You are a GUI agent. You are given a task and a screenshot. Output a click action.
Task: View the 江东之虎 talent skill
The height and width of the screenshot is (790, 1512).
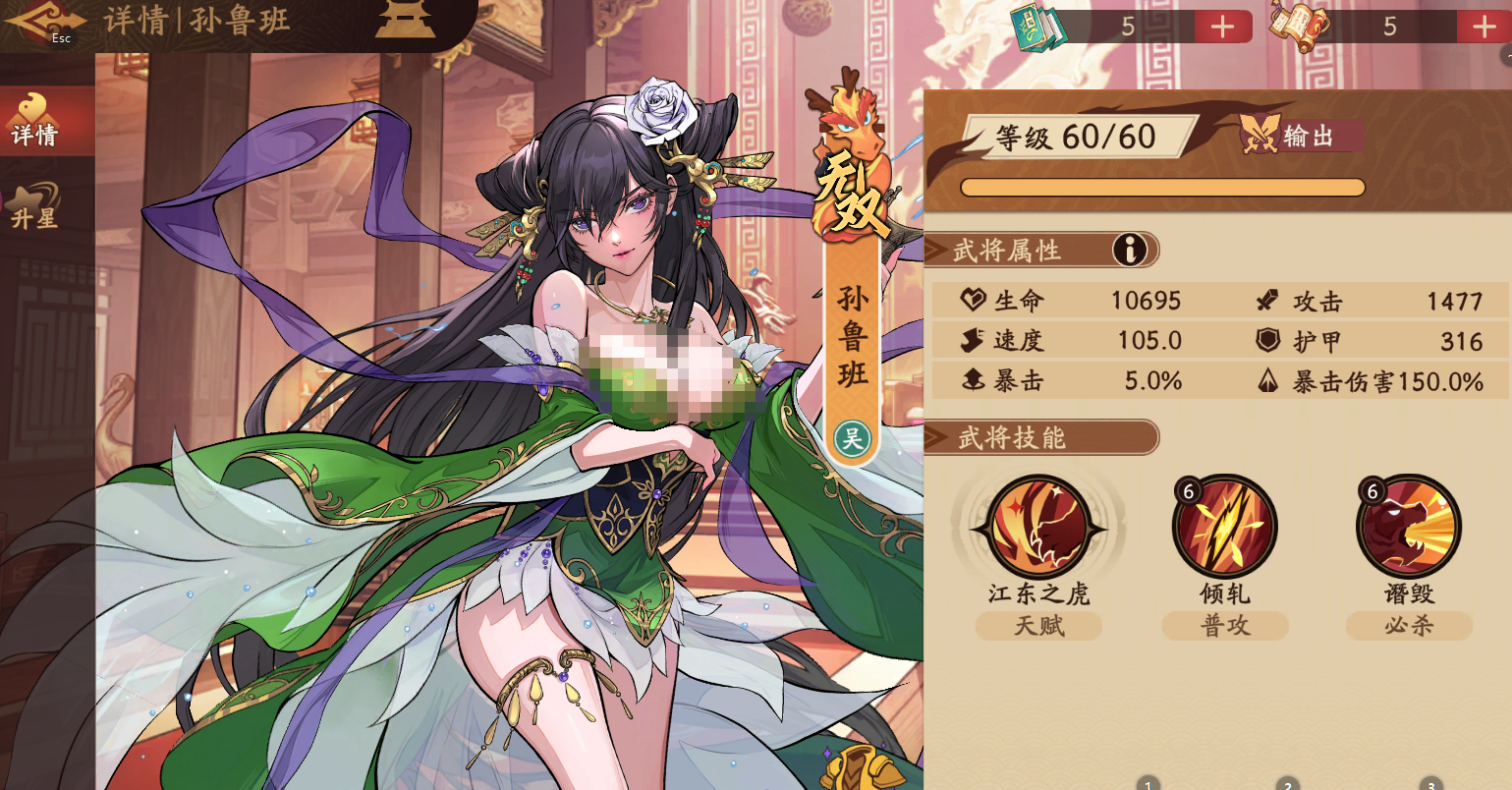(1038, 528)
